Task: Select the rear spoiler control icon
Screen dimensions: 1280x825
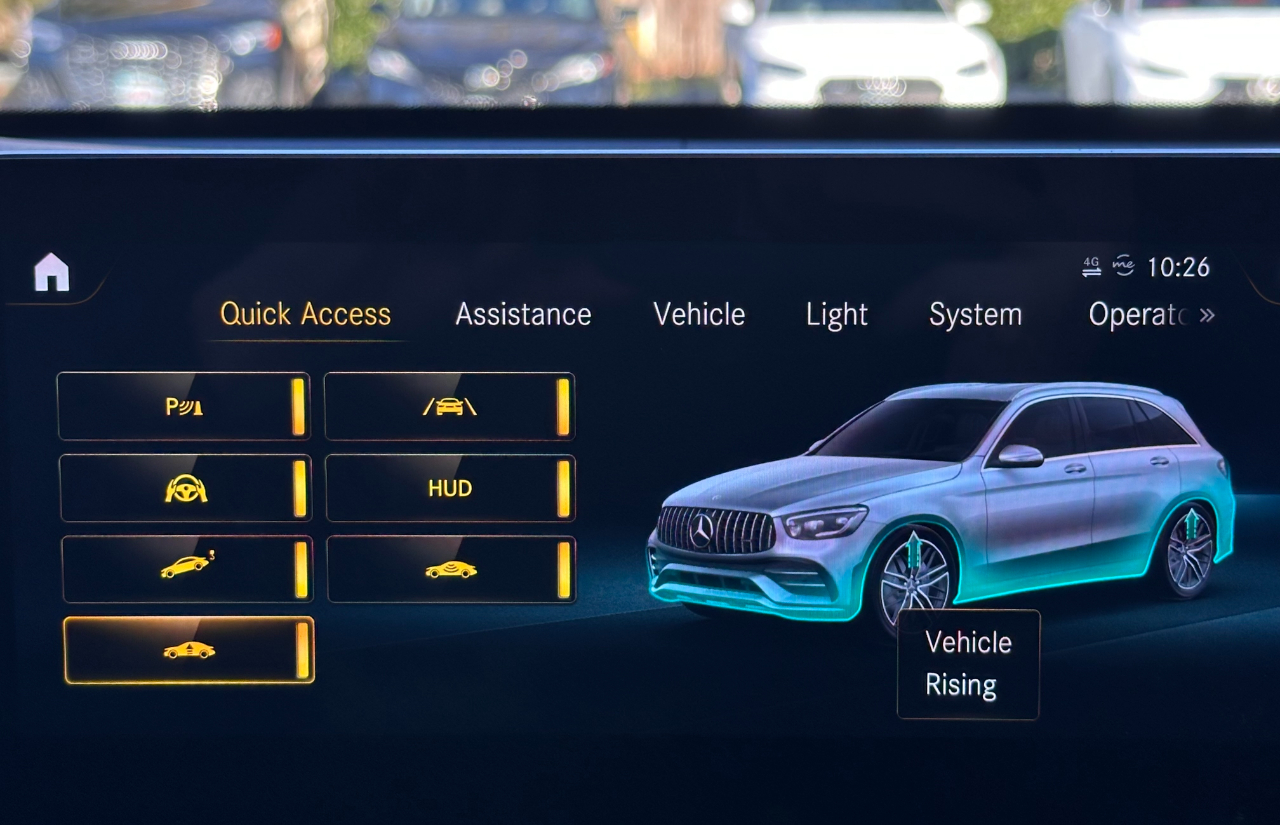Action: coord(185,568)
